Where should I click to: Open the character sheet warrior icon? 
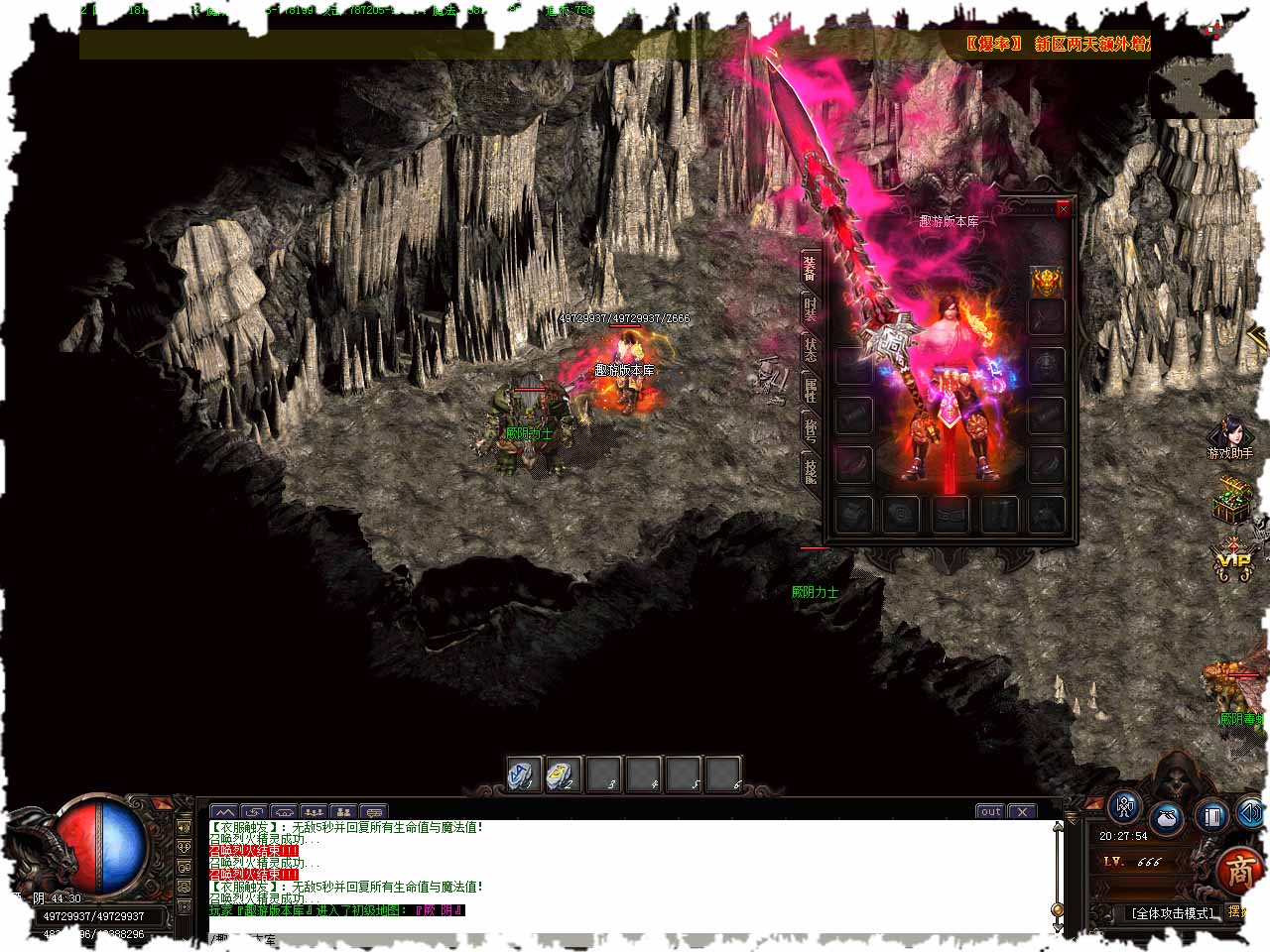pyautogui.click(x=1124, y=808)
